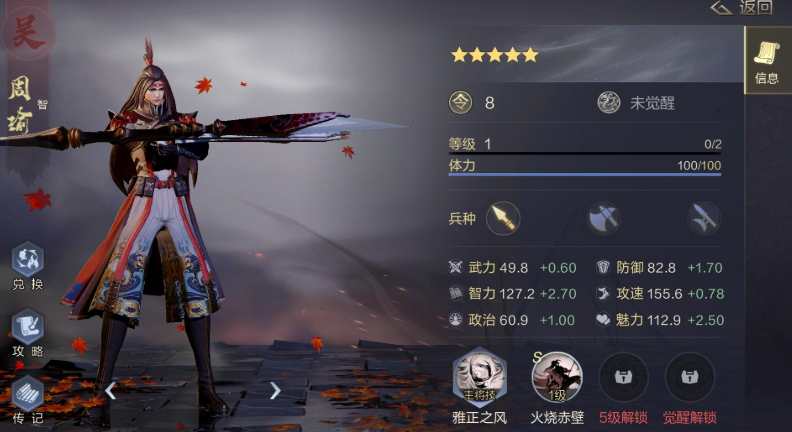The width and height of the screenshot is (792, 432).
Task: Select the spear troop type icon
Action: [x=503, y=217]
